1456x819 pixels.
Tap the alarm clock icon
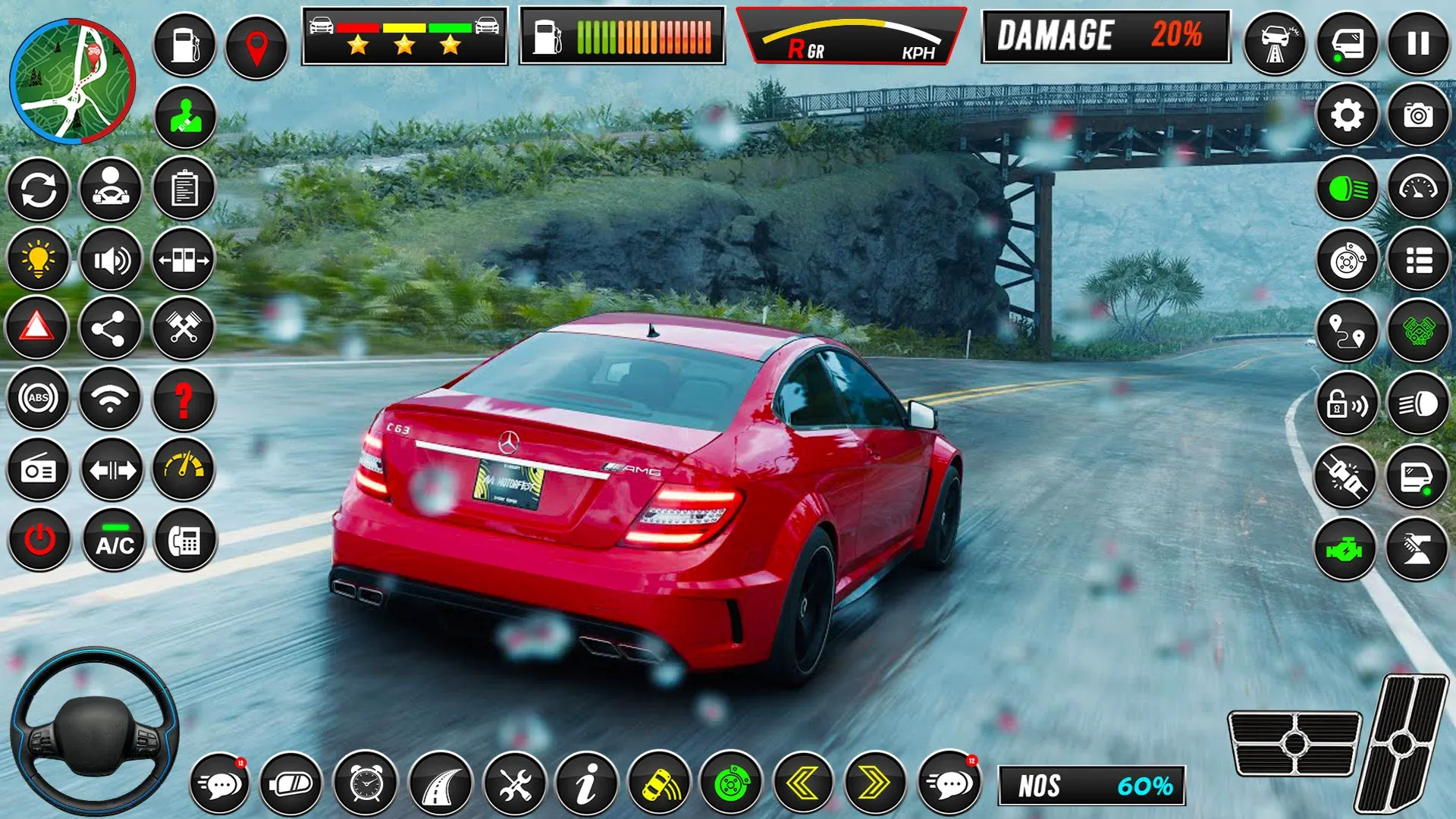(x=366, y=783)
